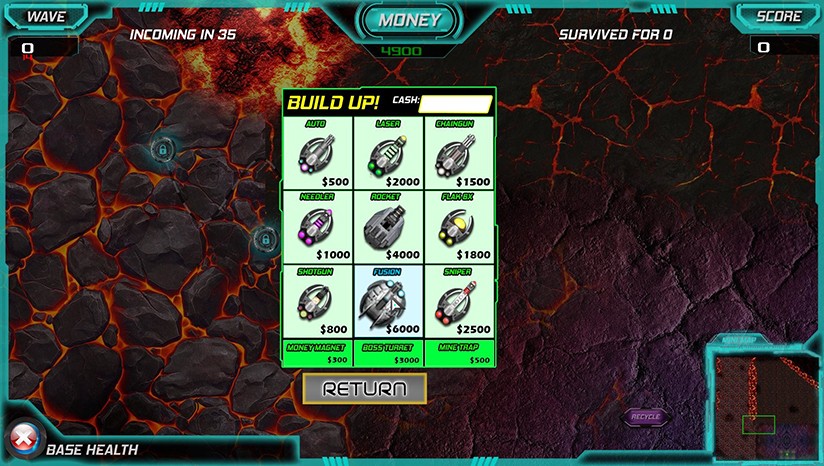Select the Flak 8X turret
The width and height of the screenshot is (824, 466).
tap(459, 227)
